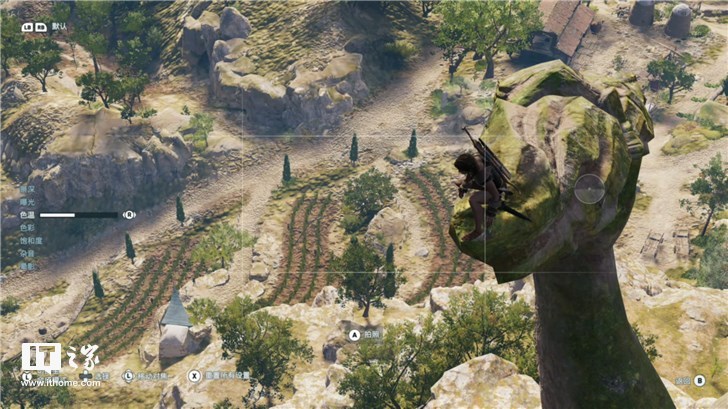Screen dimensions: 728x409
Task: Select the 杂音 noise option
Action: [27, 253]
